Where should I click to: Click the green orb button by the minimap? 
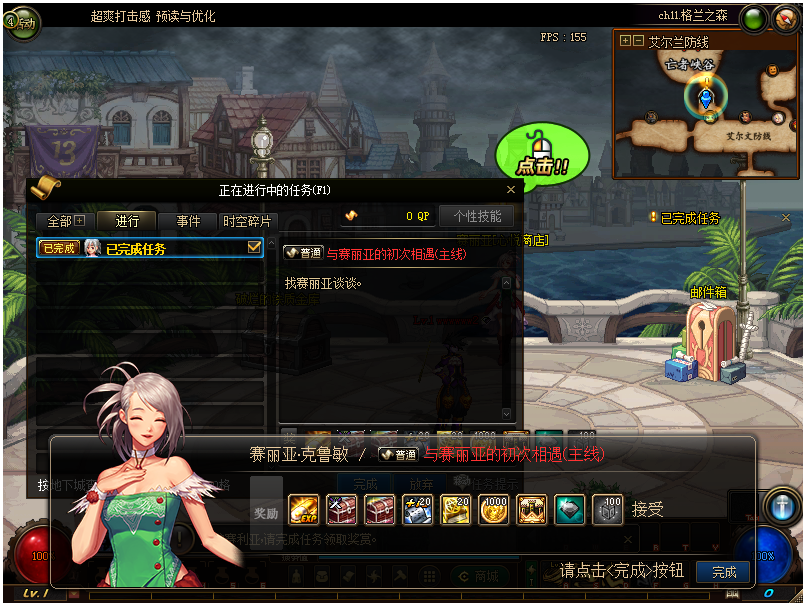754,19
